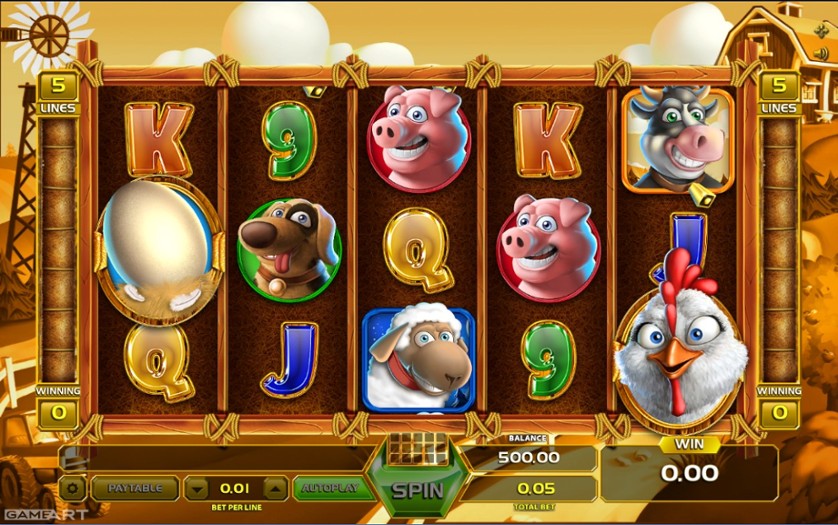Turn on Autoplay
The height and width of the screenshot is (525, 838).
[x=331, y=488]
